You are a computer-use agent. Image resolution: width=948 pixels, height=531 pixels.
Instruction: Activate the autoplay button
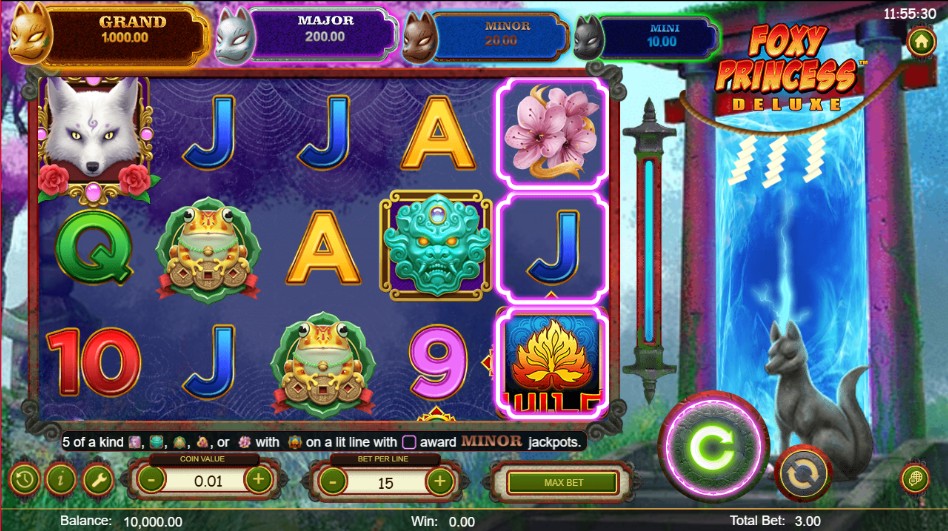802,473
